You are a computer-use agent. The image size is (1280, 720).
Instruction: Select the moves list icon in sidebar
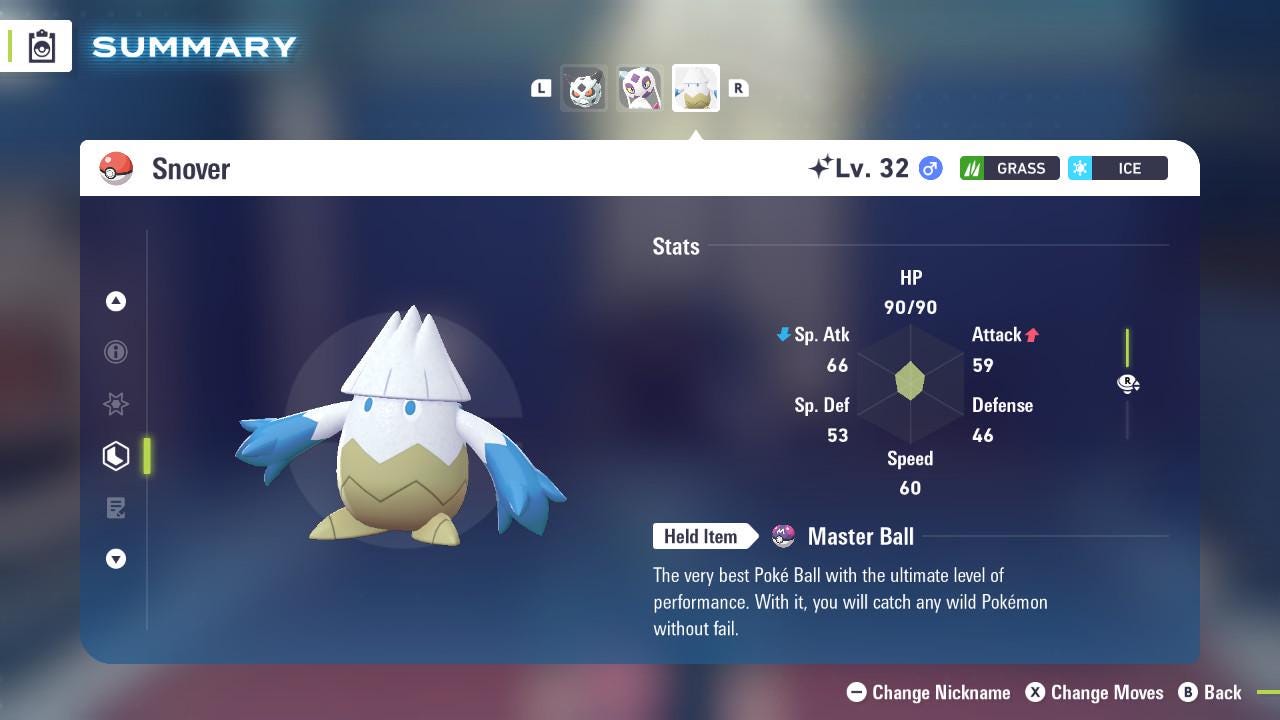point(115,508)
